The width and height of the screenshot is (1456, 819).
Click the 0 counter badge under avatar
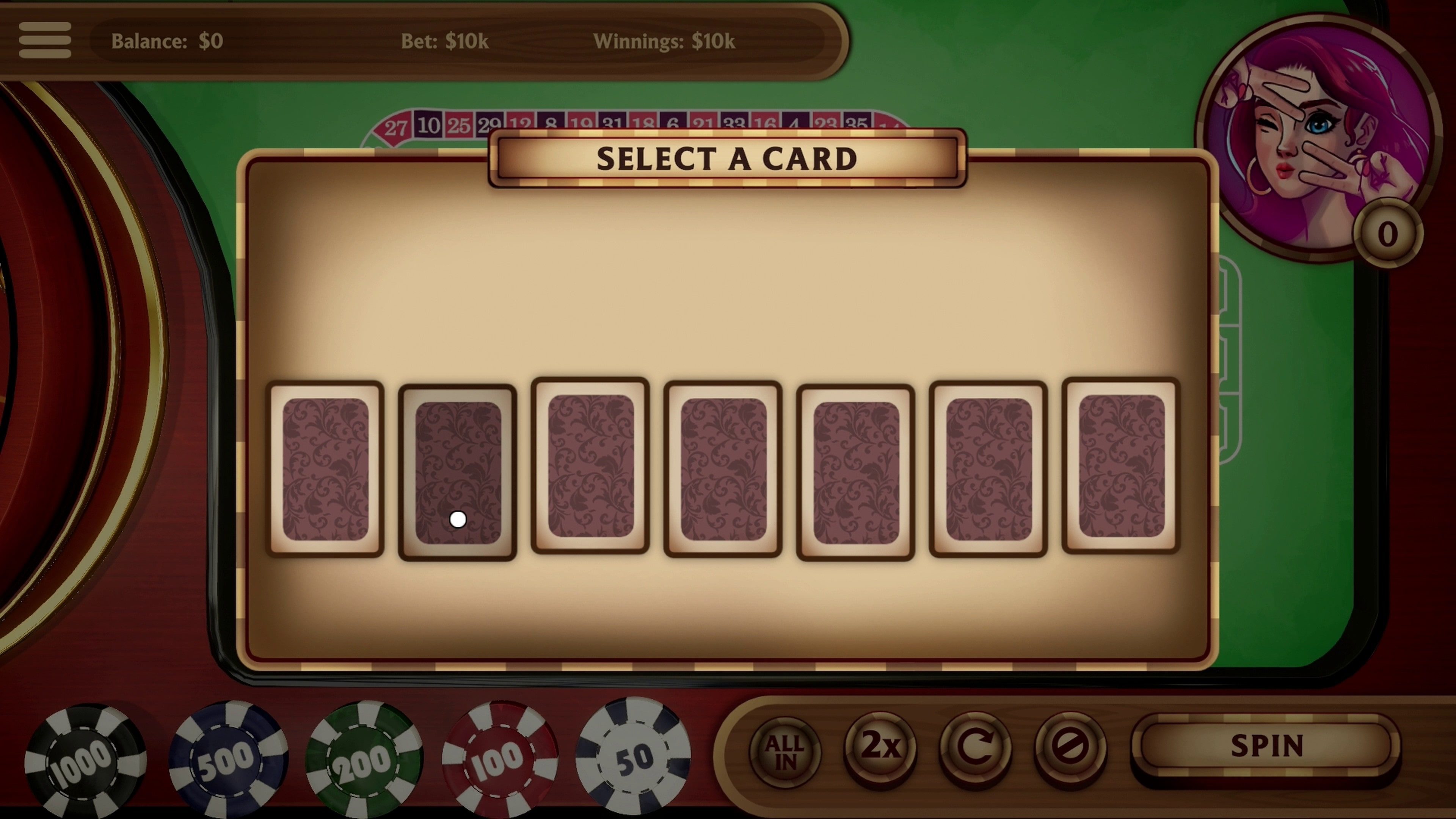coord(1387,234)
